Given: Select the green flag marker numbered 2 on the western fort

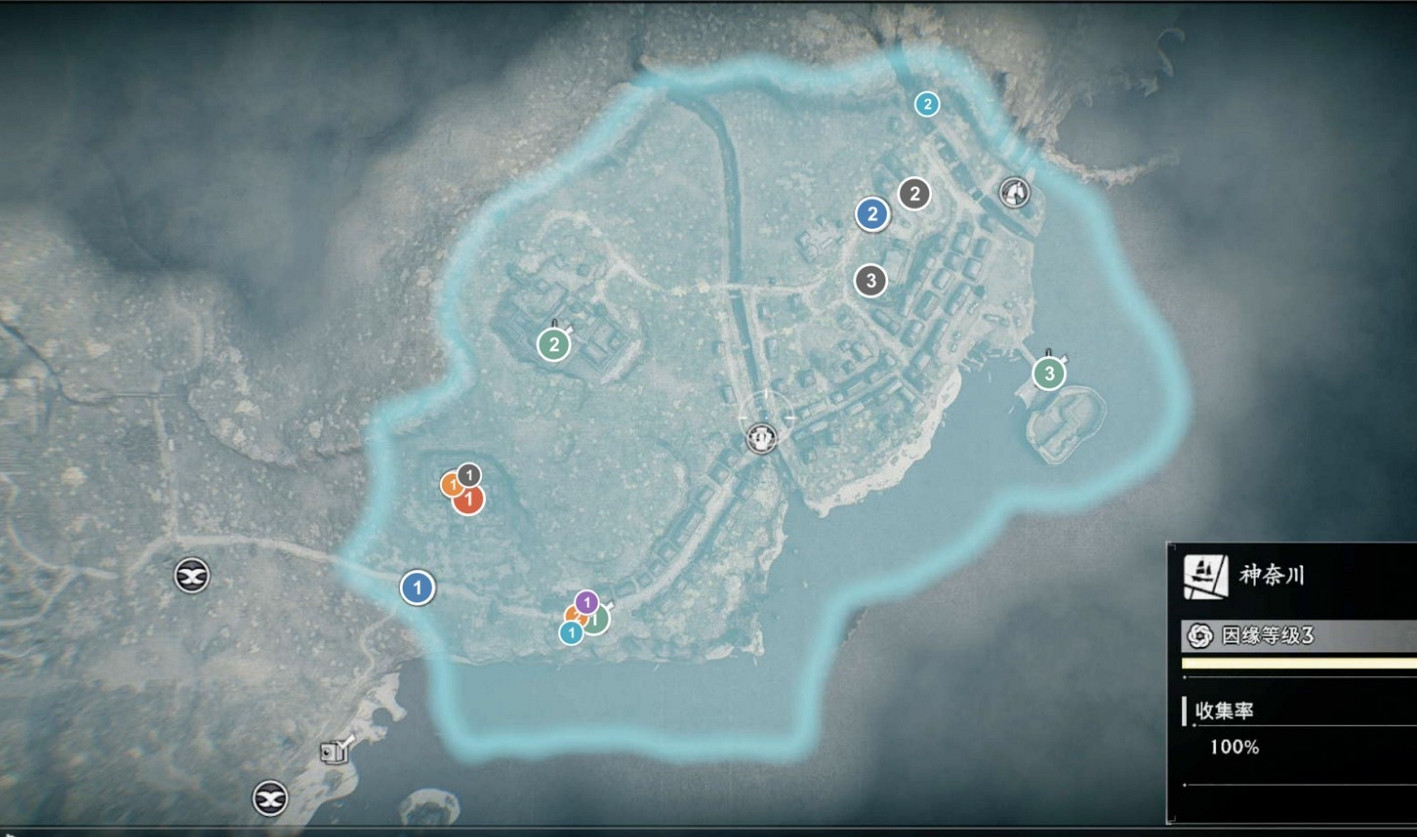Looking at the screenshot, I should [x=554, y=346].
